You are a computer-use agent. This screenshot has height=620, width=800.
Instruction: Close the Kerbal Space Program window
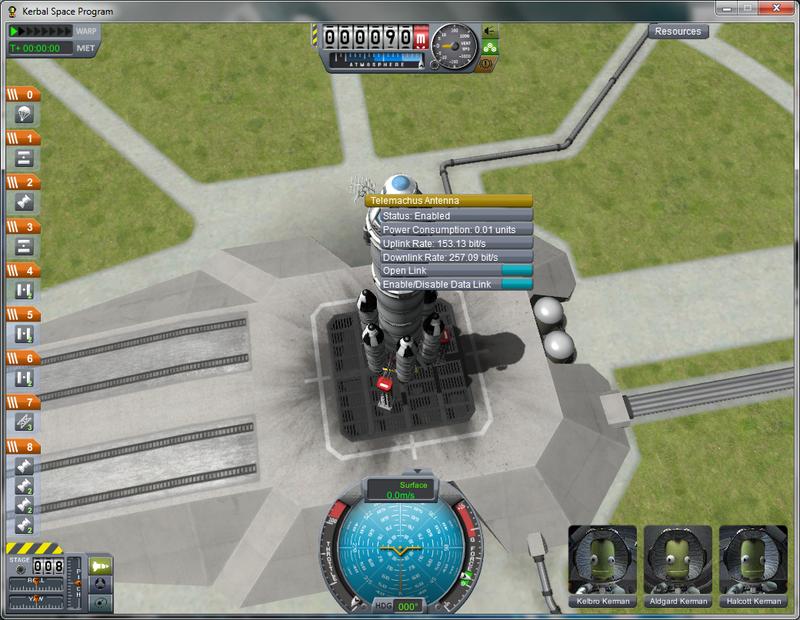779,9
